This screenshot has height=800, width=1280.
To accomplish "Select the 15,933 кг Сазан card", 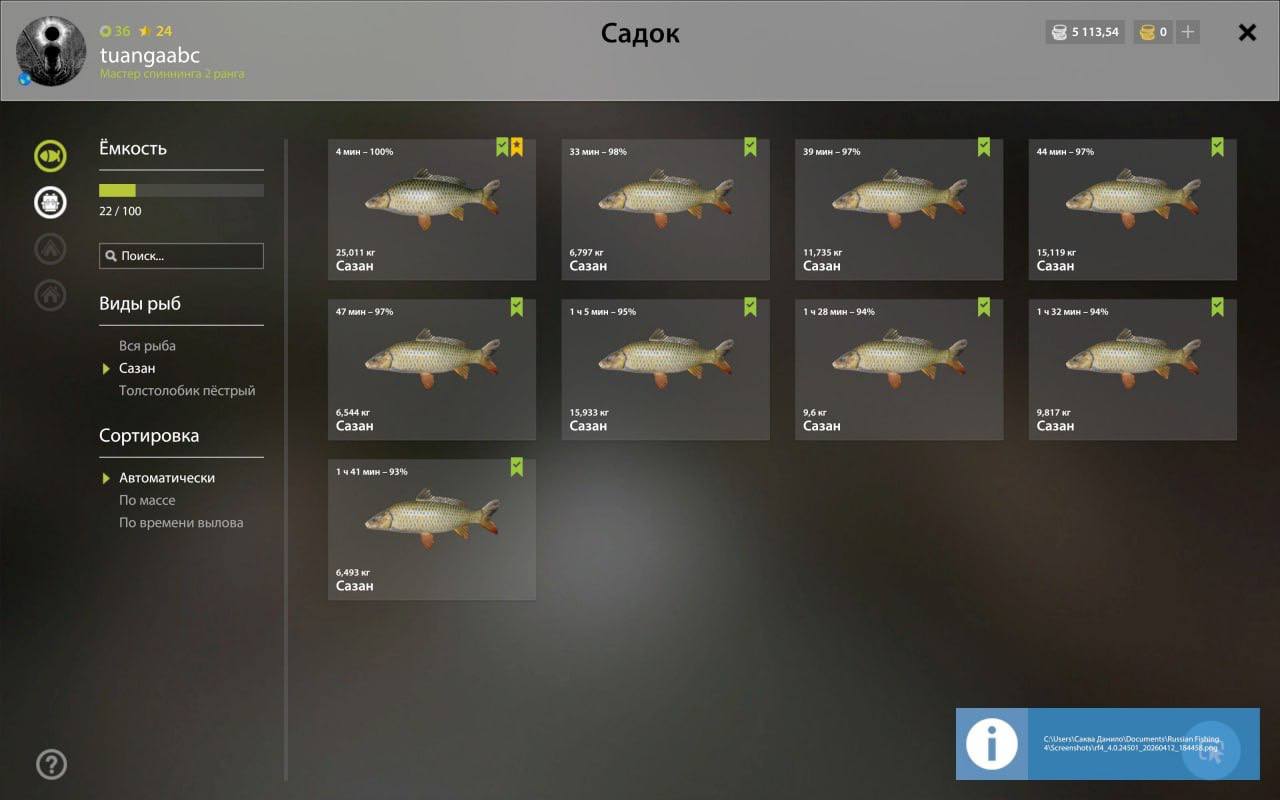I will click(x=665, y=369).
